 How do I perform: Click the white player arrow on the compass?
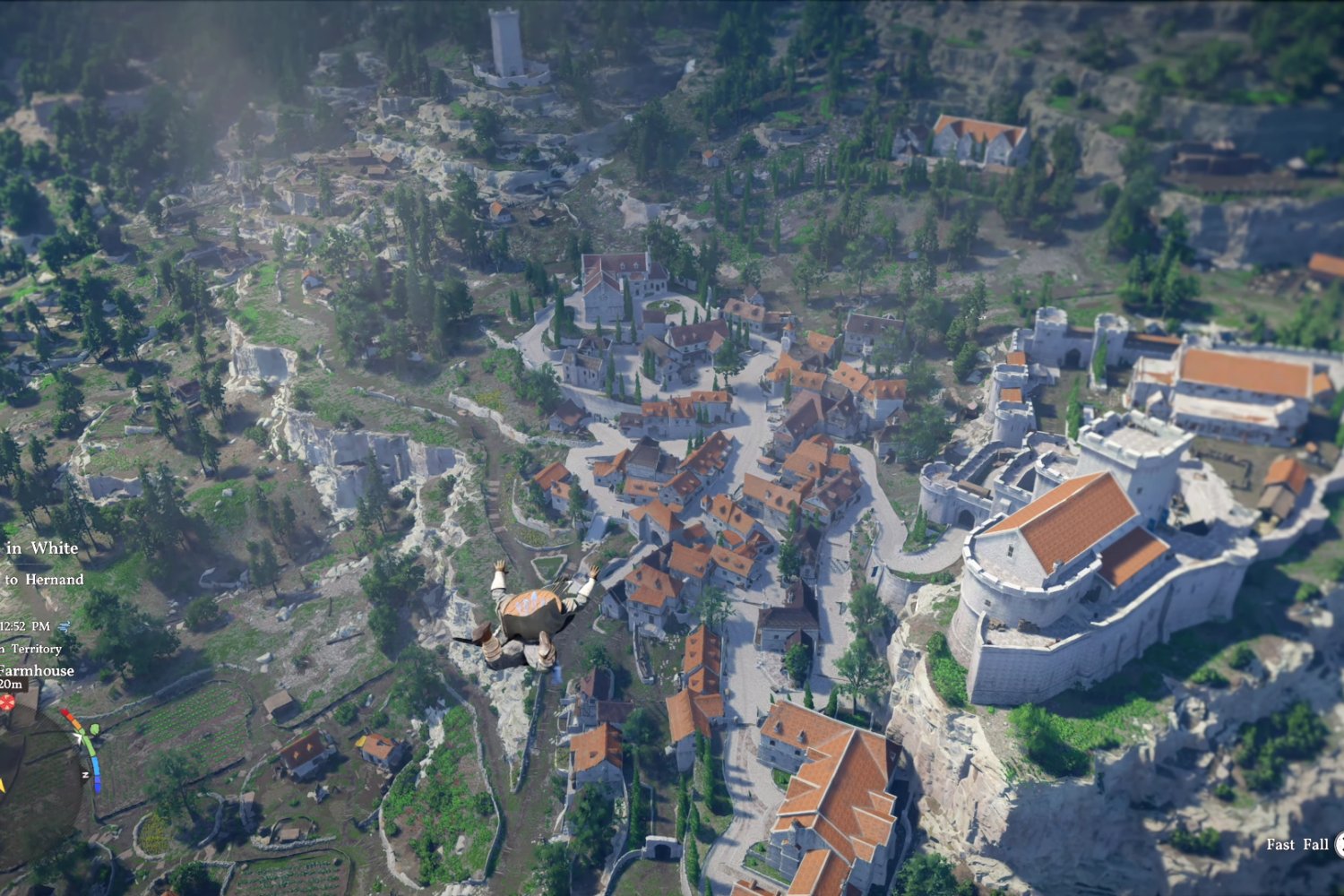(79, 737)
